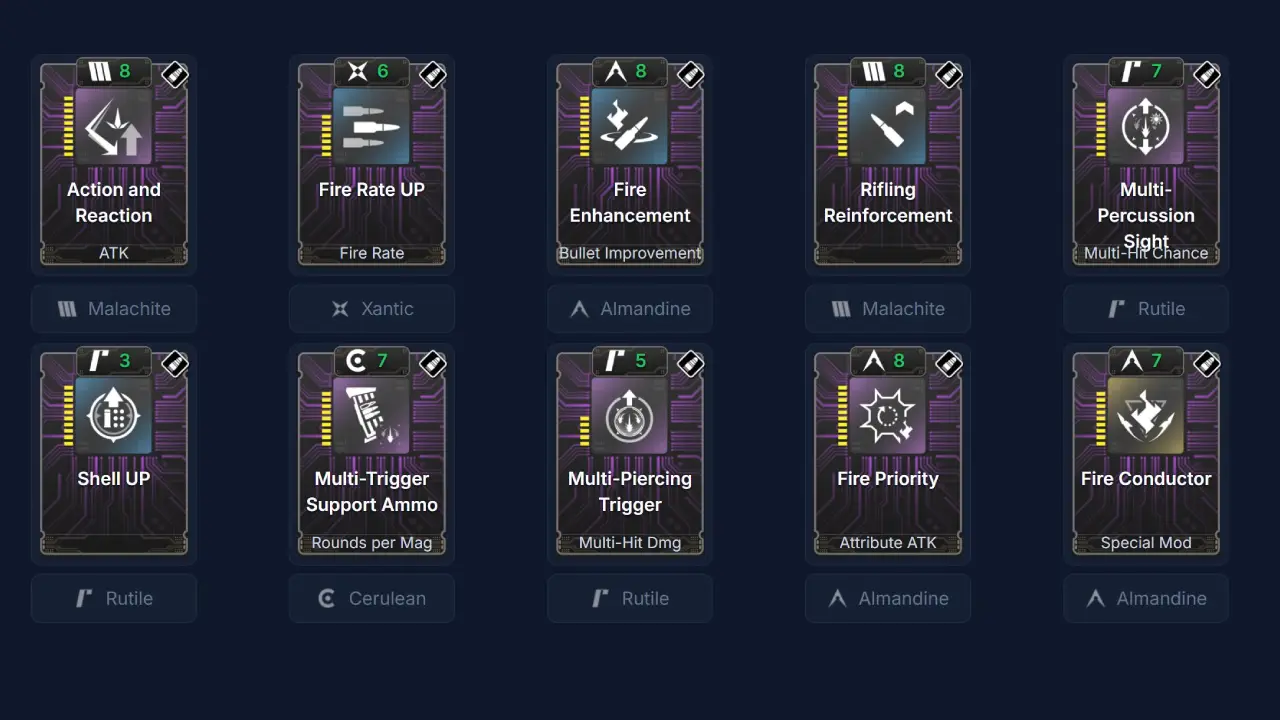Image resolution: width=1280 pixels, height=720 pixels.
Task: Select the Almandine chip under Fire Priority
Action: (888, 598)
